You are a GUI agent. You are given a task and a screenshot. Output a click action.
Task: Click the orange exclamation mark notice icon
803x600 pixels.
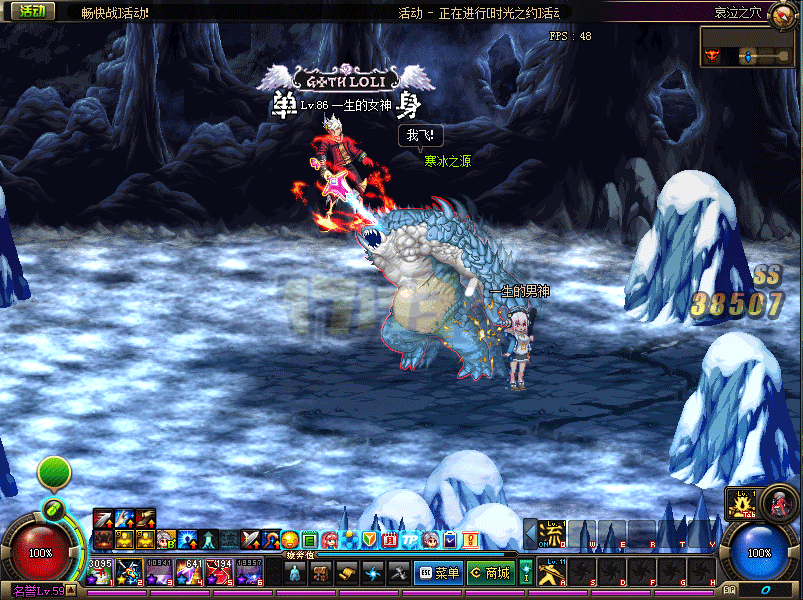click(x=470, y=540)
